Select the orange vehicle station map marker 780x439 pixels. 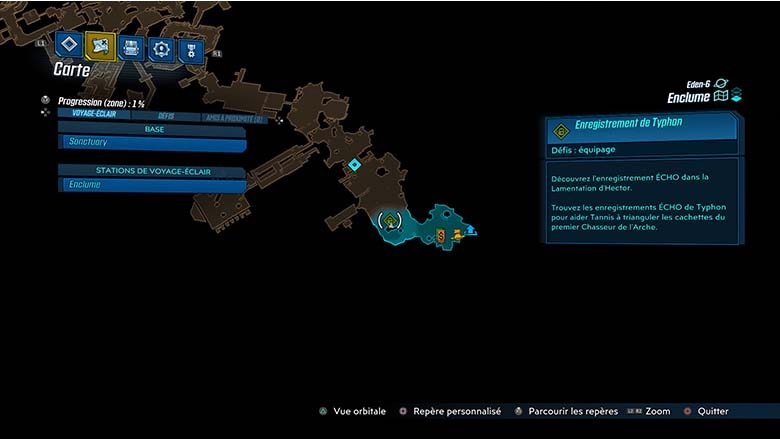pos(458,234)
